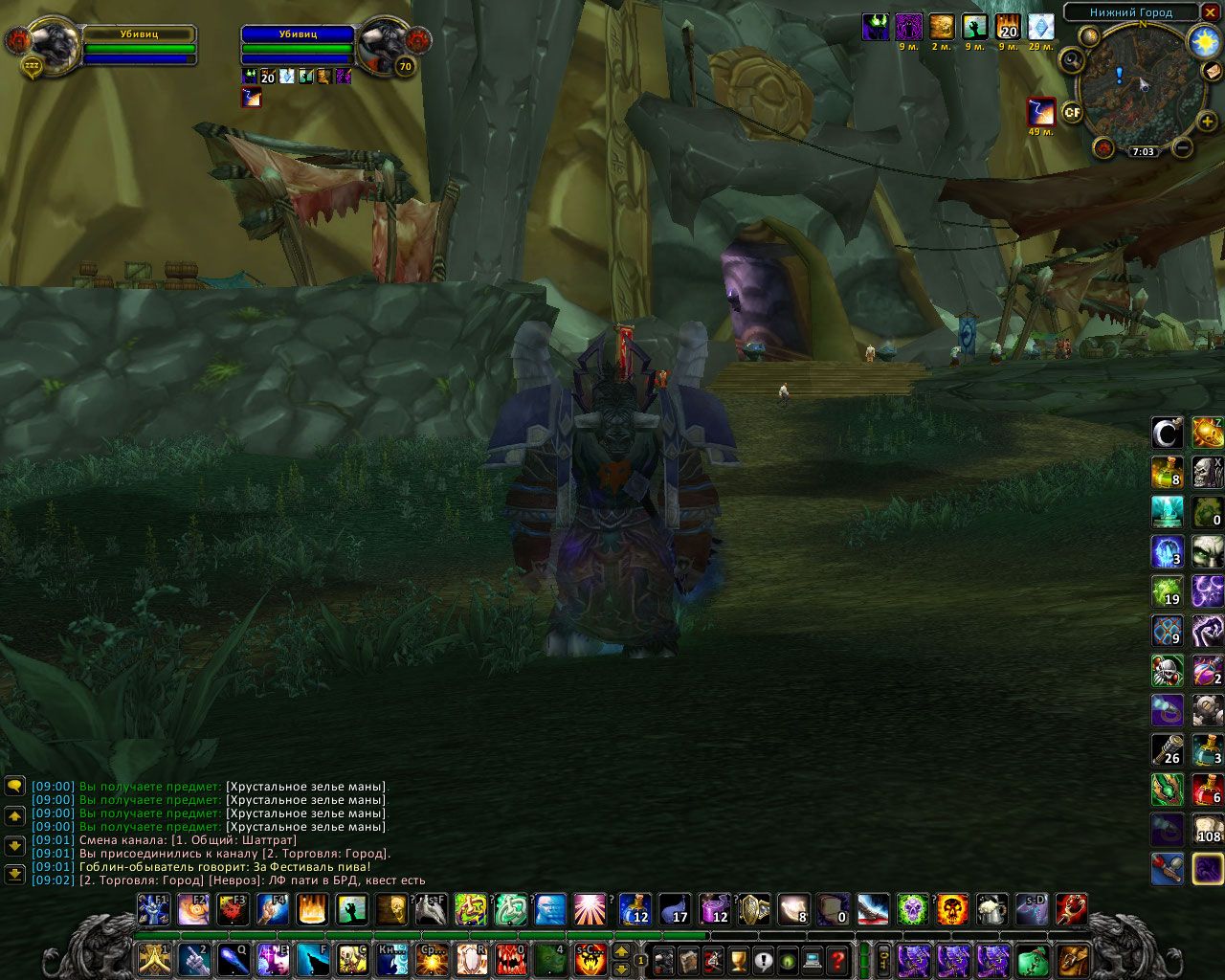Open the golden trophy chalice micro-menu button
1225x980 pixels.
click(738, 959)
